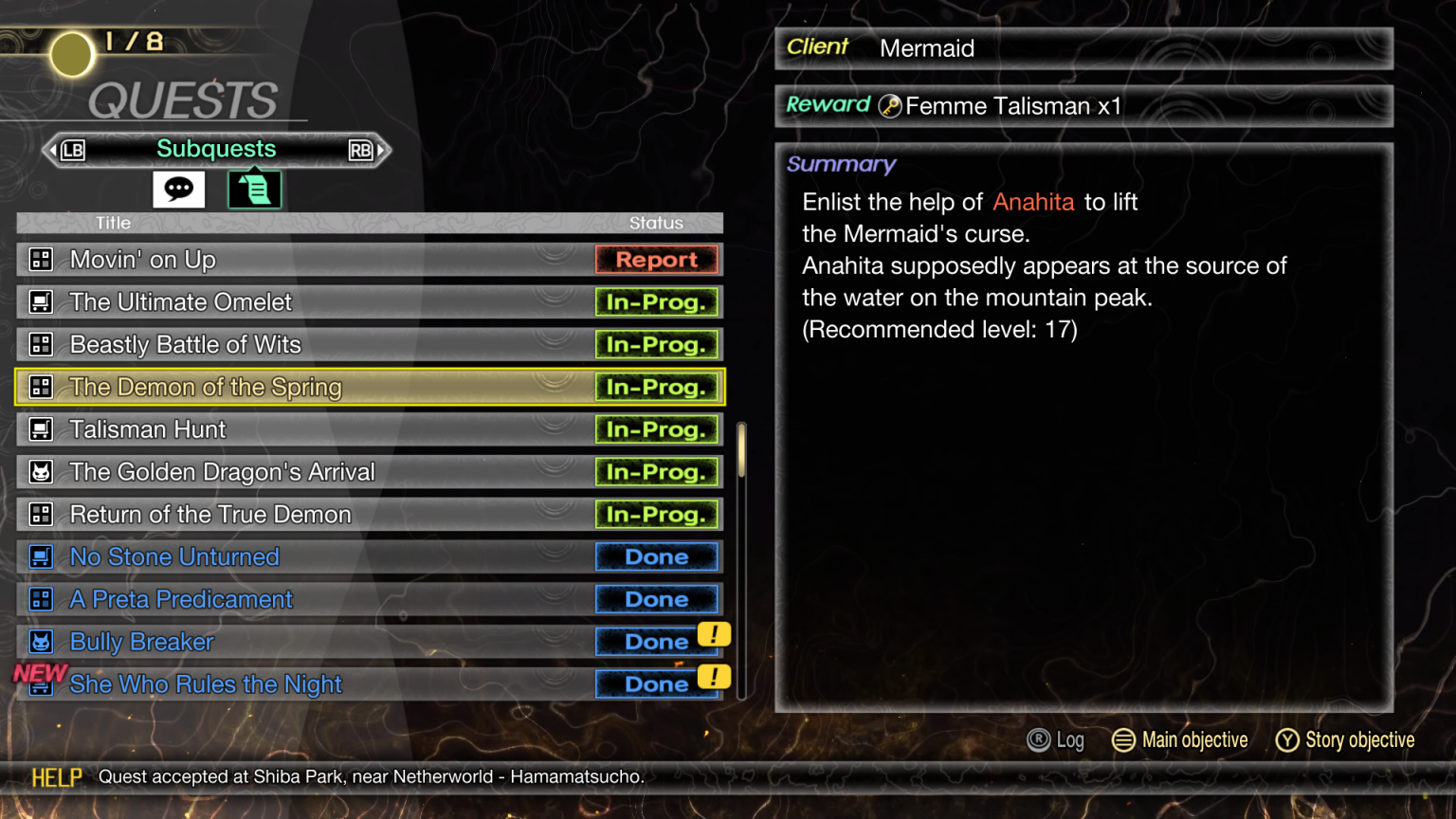Select the A Preta Predicament quest entry
The image size is (1456, 819).
click(181, 599)
